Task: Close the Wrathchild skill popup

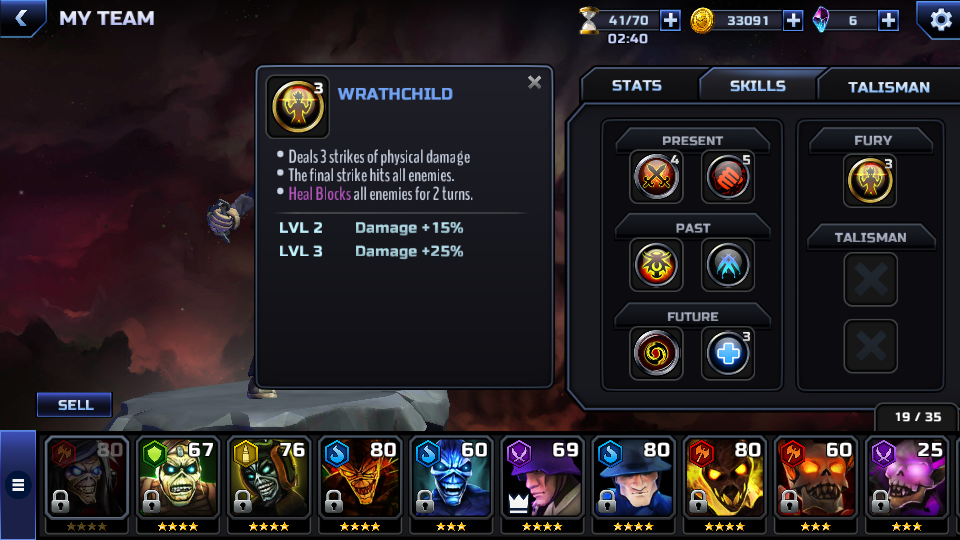Action: [x=535, y=83]
